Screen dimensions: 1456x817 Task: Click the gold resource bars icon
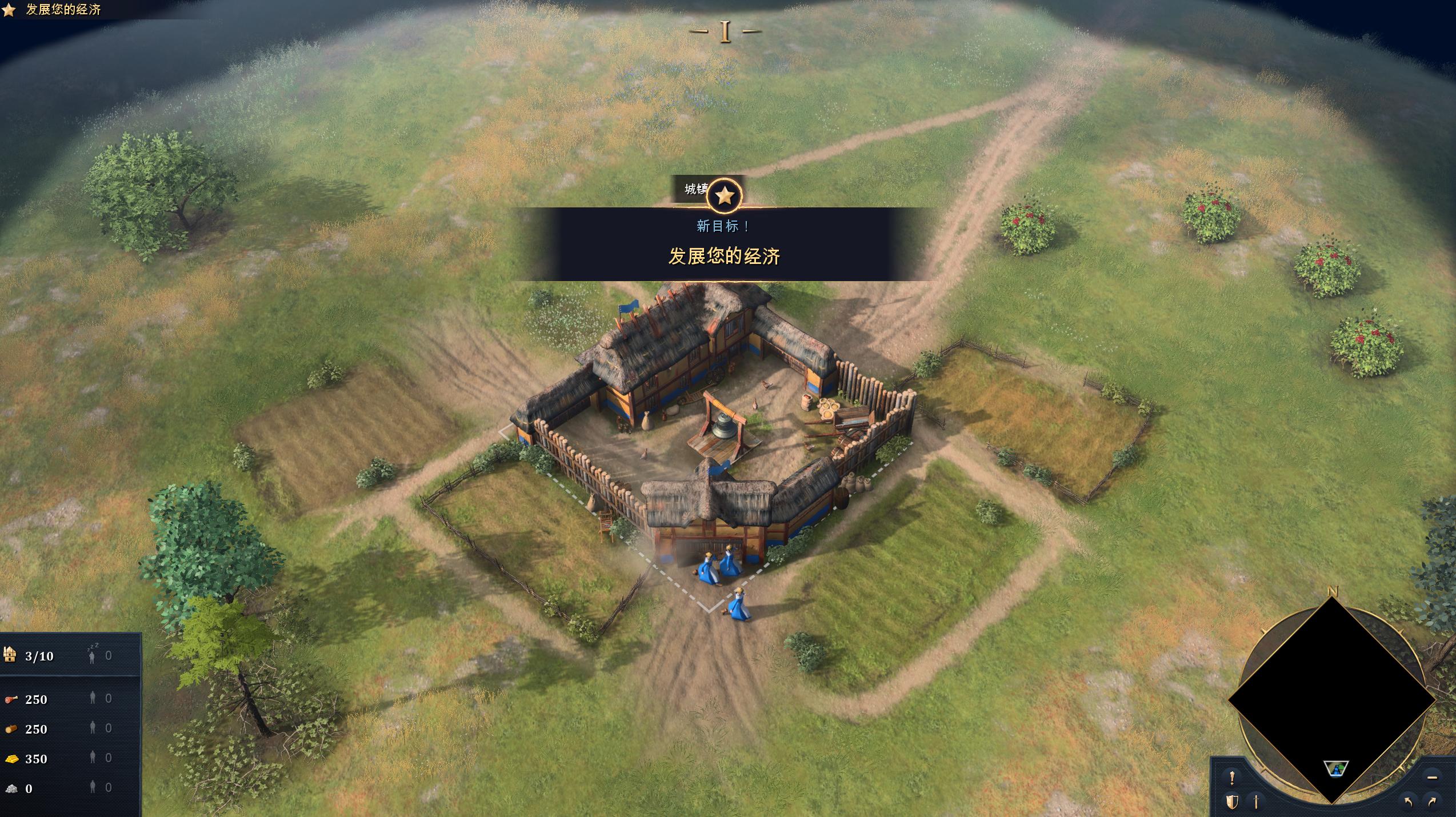point(11,759)
